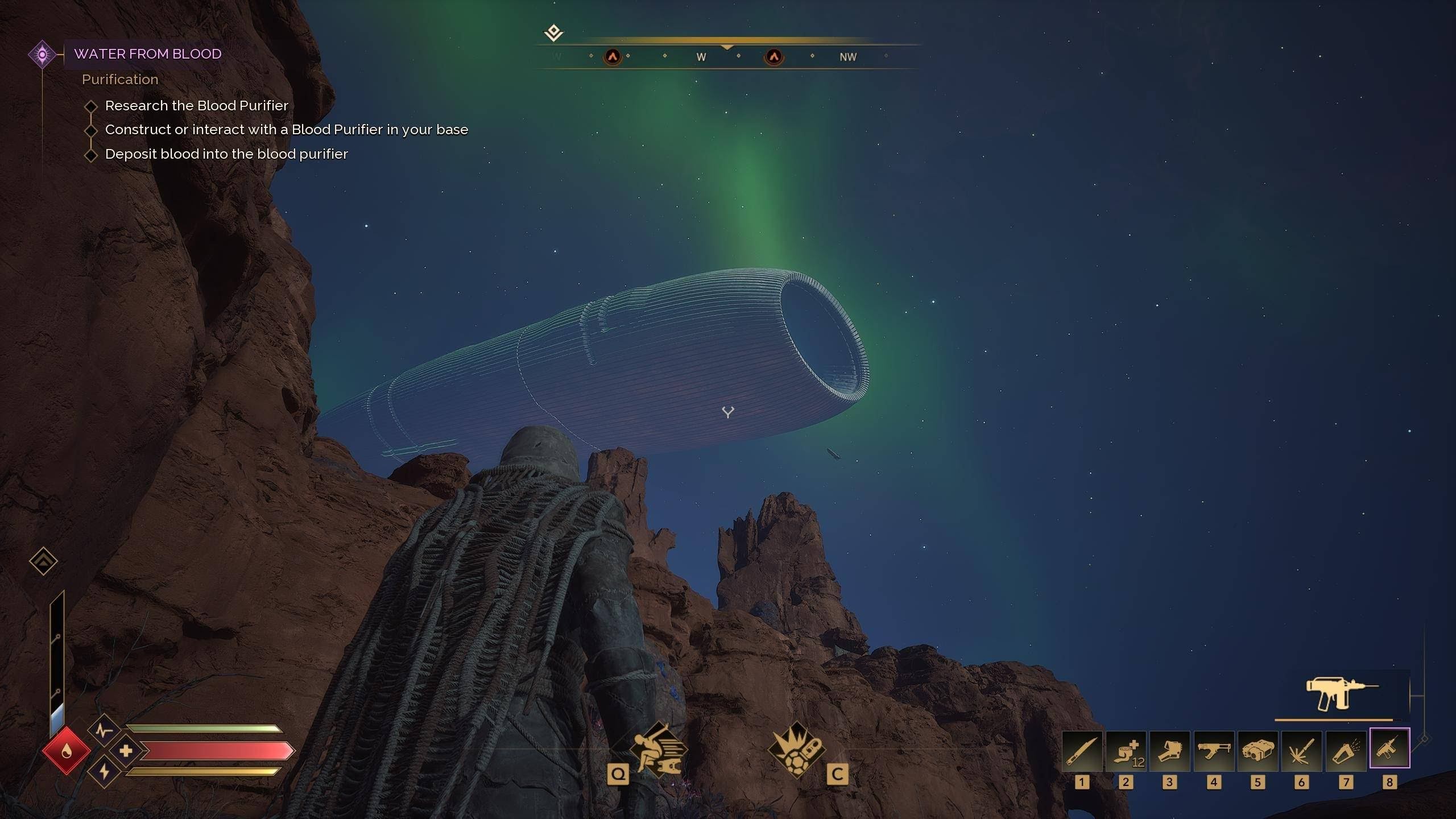
Task: Select the Research the Blood Purifier objective
Action: (x=196, y=106)
